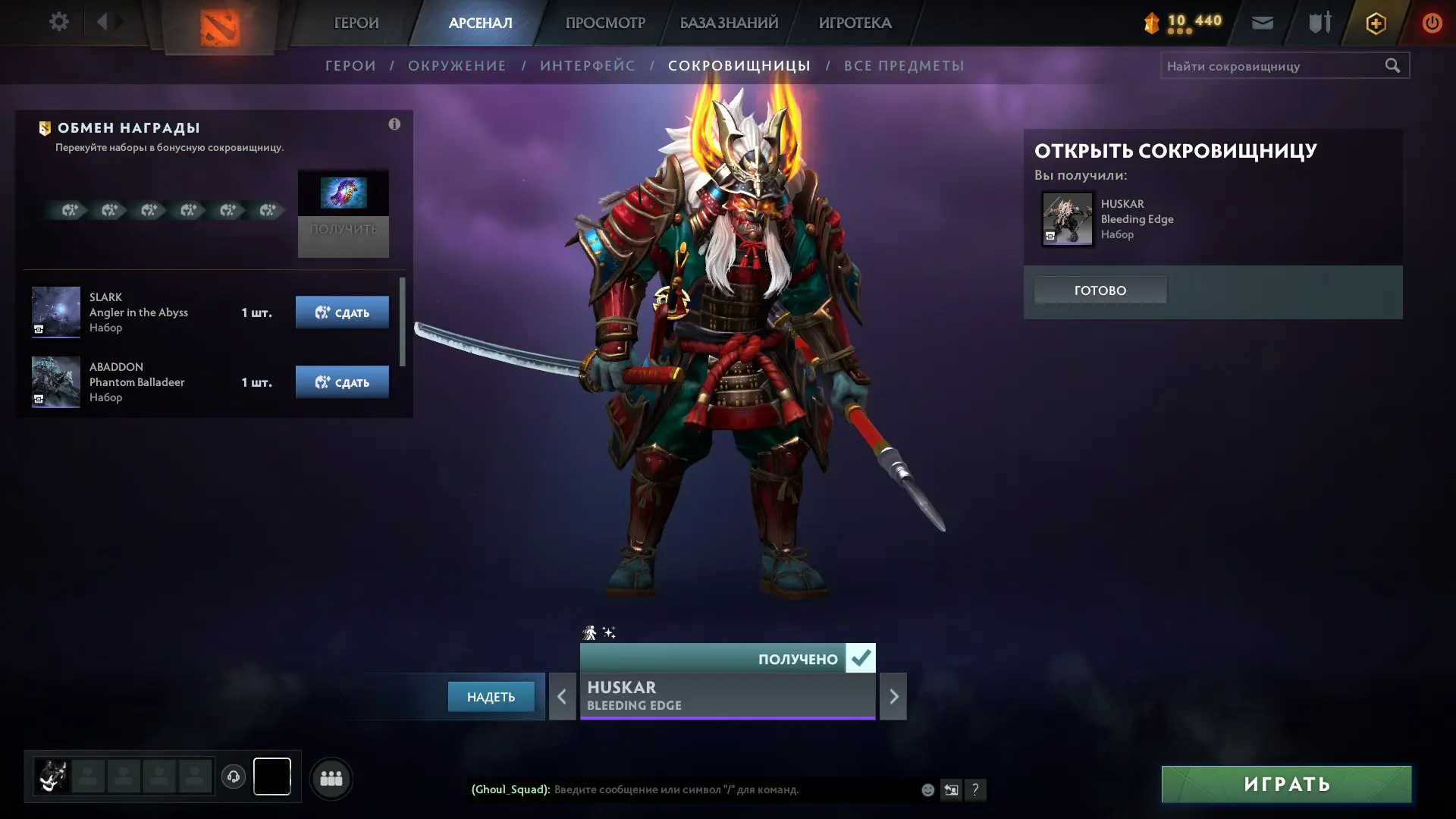1456x819 pixels.
Task: Go to the Герои main tab
Action: coord(356,23)
